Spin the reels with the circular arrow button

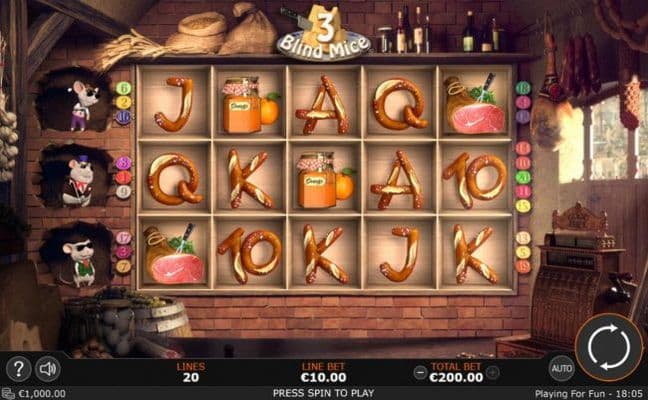click(x=608, y=347)
